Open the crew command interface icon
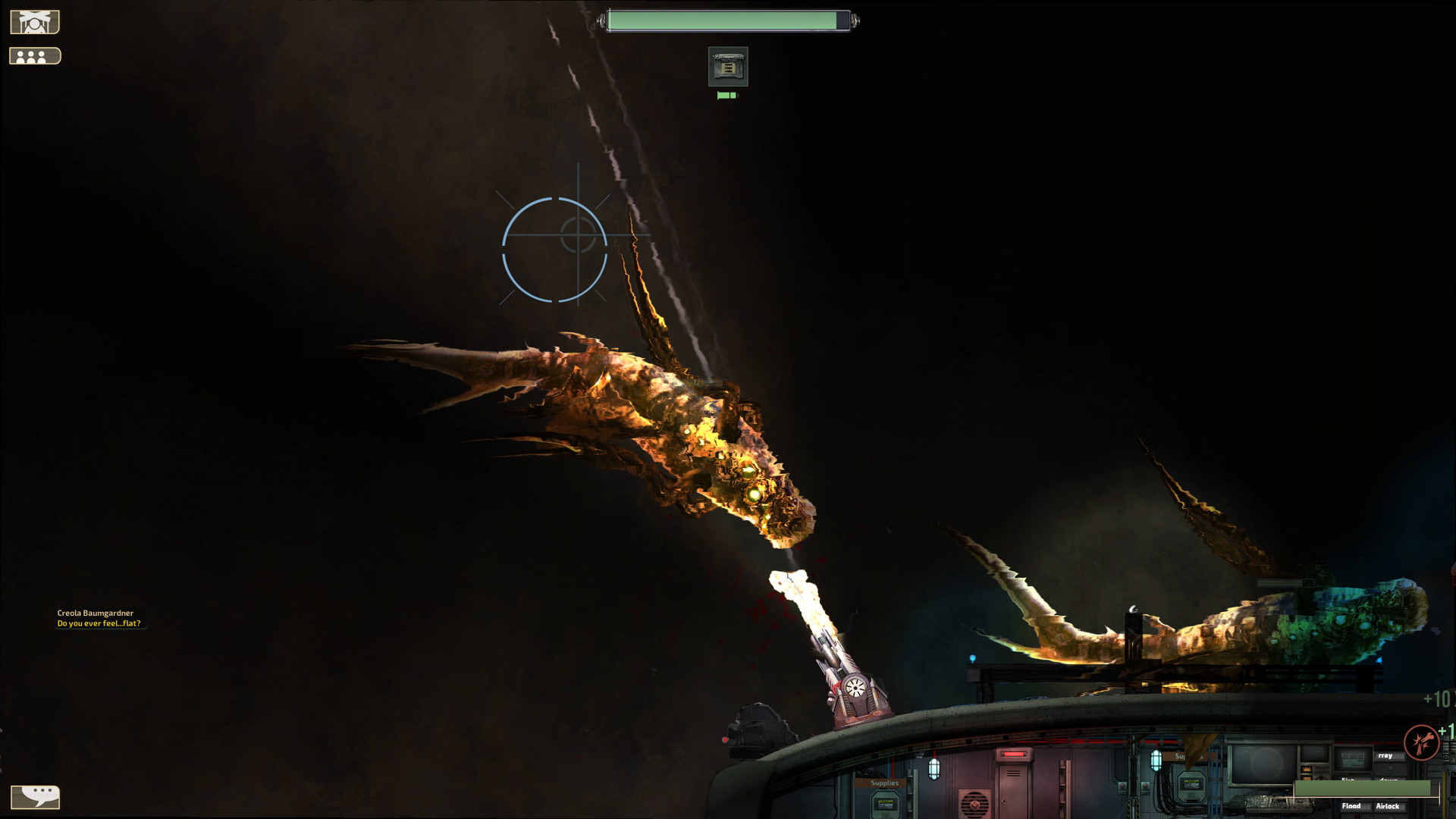This screenshot has height=819, width=1456. click(34, 20)
